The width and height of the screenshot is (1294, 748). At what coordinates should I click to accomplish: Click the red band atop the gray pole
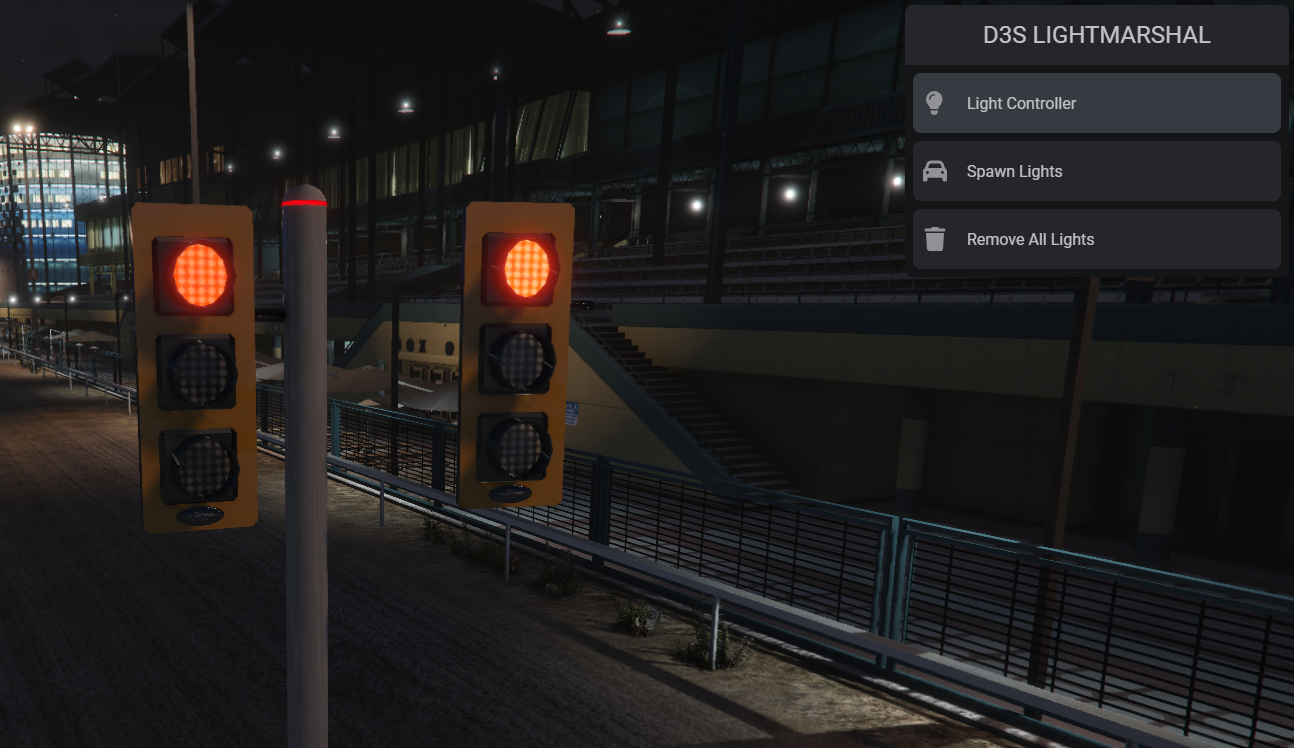[x=303, y=203]
